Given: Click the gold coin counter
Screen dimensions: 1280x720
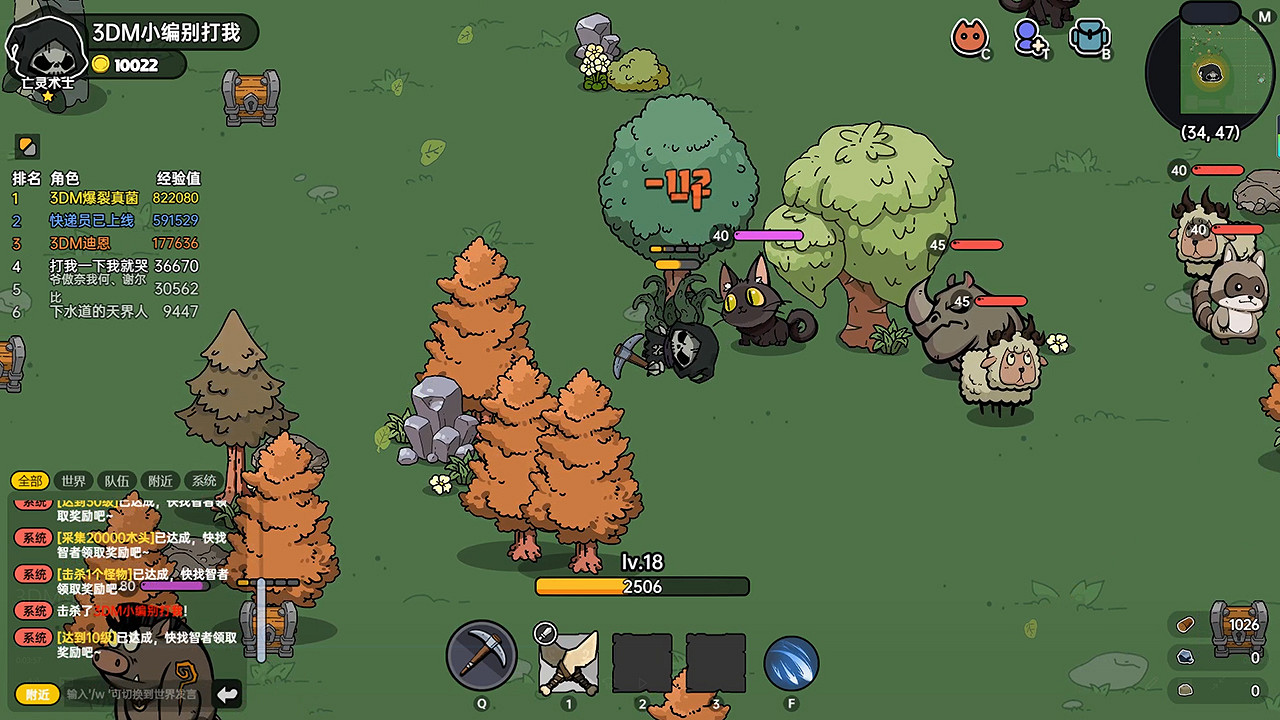Looking at the screenshot, I should (x=136, y=65).
